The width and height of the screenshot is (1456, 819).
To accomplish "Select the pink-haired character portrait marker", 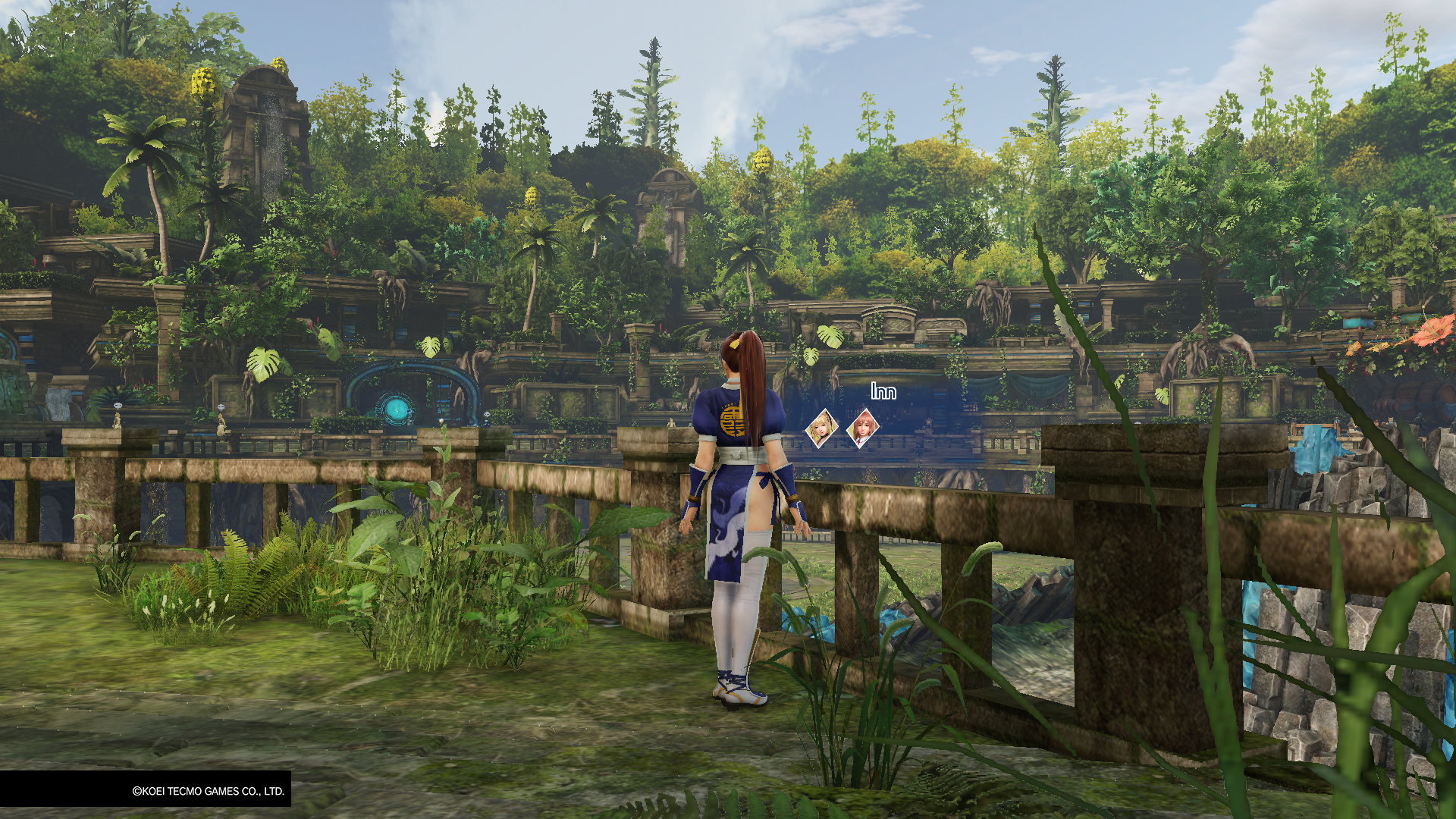I will coord(862,428).
